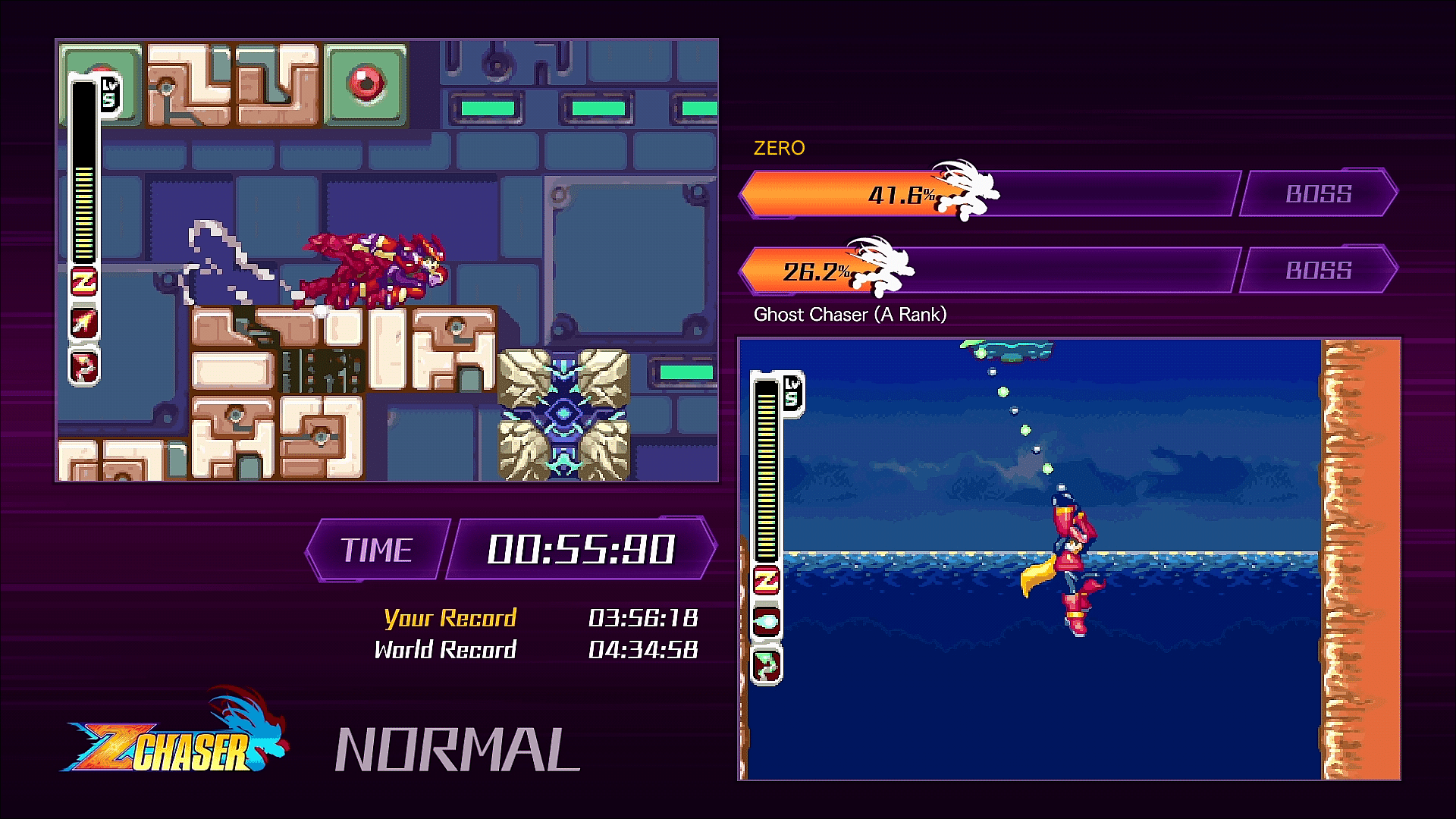Select the Z-Saber weapon icon on left screen
1456x819 pixels.
coord(83,283)
